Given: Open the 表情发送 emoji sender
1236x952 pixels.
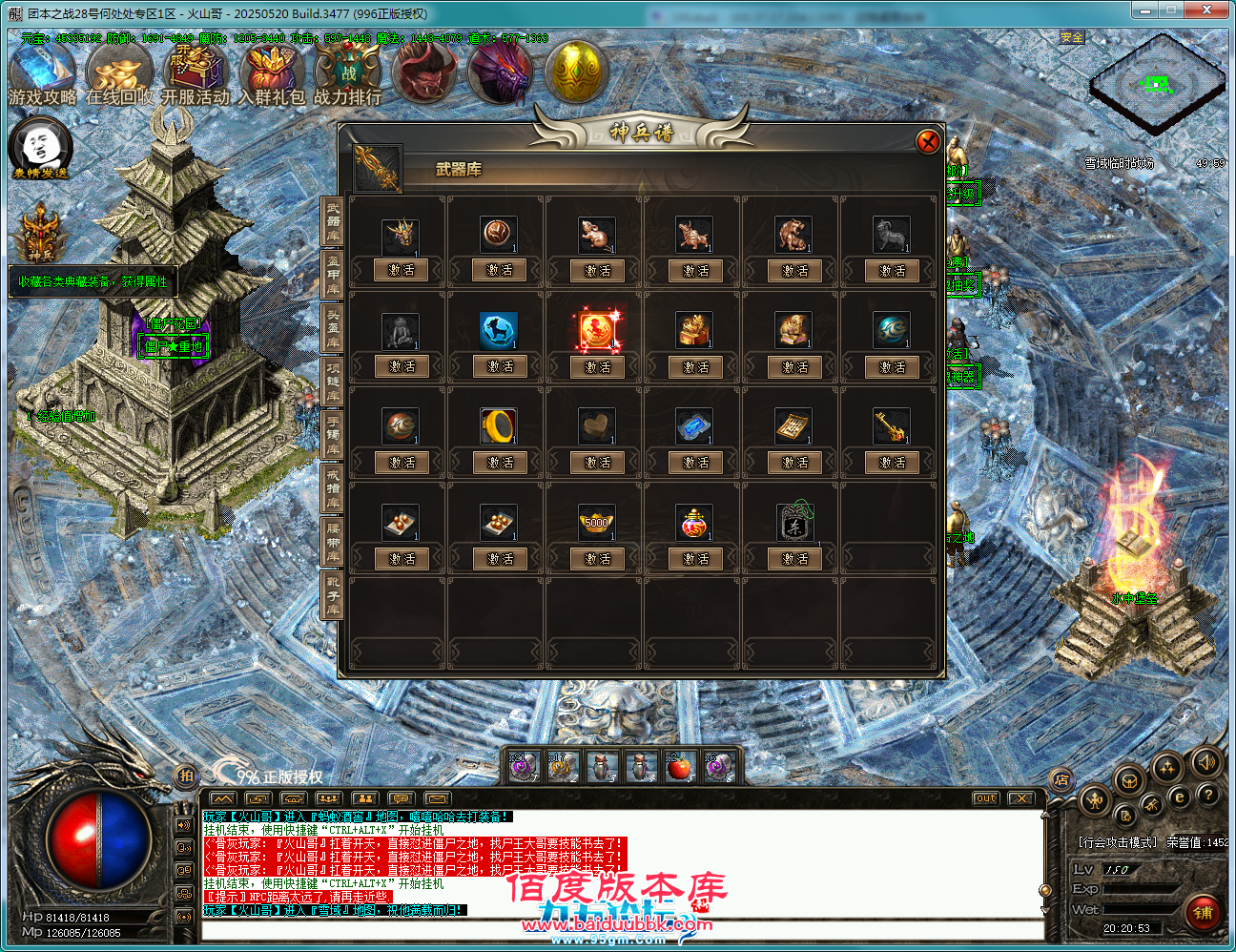Looking at the screenshot, I should tap(40, 148).
